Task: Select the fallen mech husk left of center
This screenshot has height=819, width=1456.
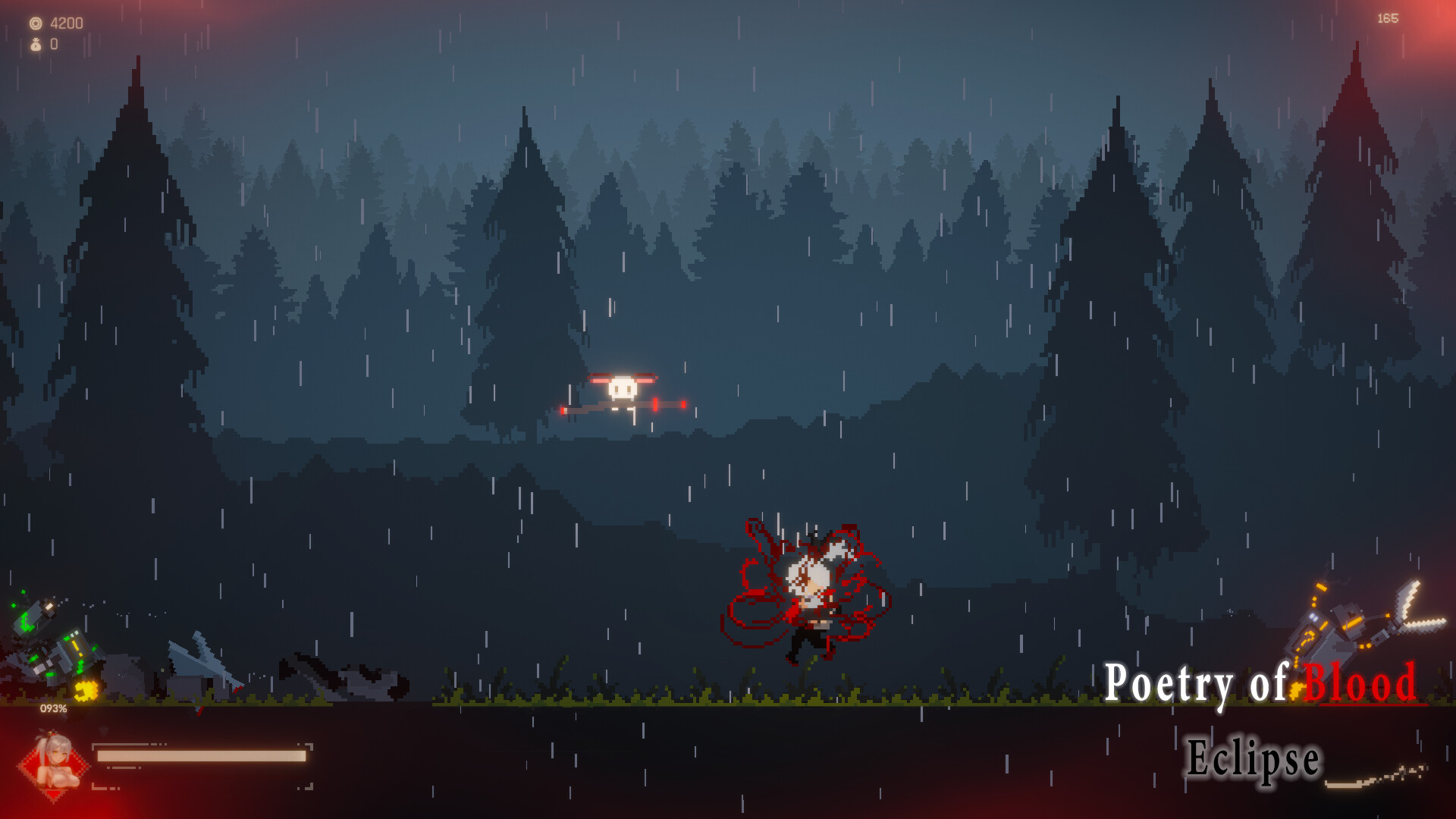Action: point(341,675)
